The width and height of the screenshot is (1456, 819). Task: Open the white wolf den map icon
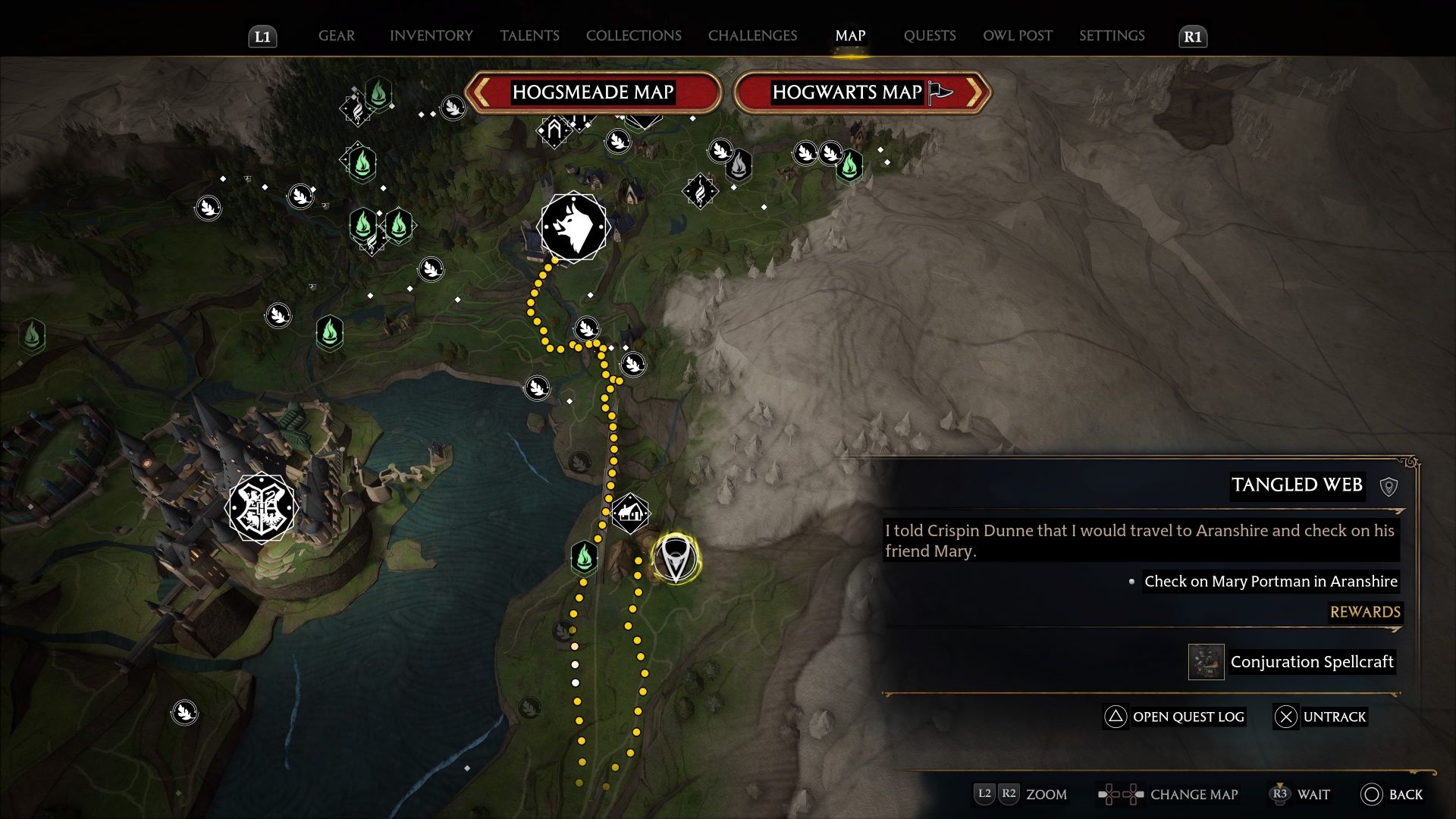pyautogui.click(x=573, y=227)
